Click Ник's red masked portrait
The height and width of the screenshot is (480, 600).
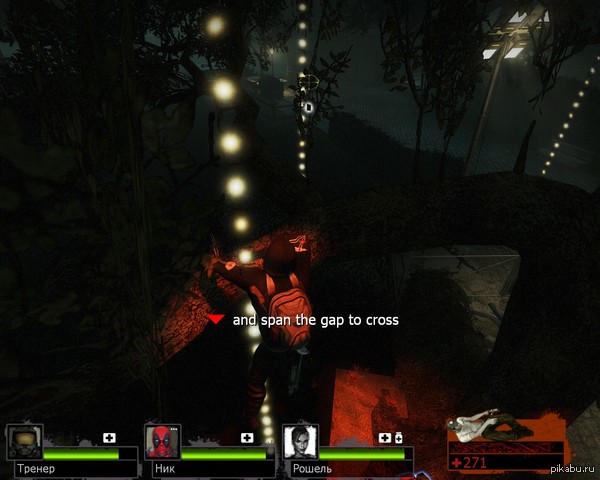(x=162, y=441)
